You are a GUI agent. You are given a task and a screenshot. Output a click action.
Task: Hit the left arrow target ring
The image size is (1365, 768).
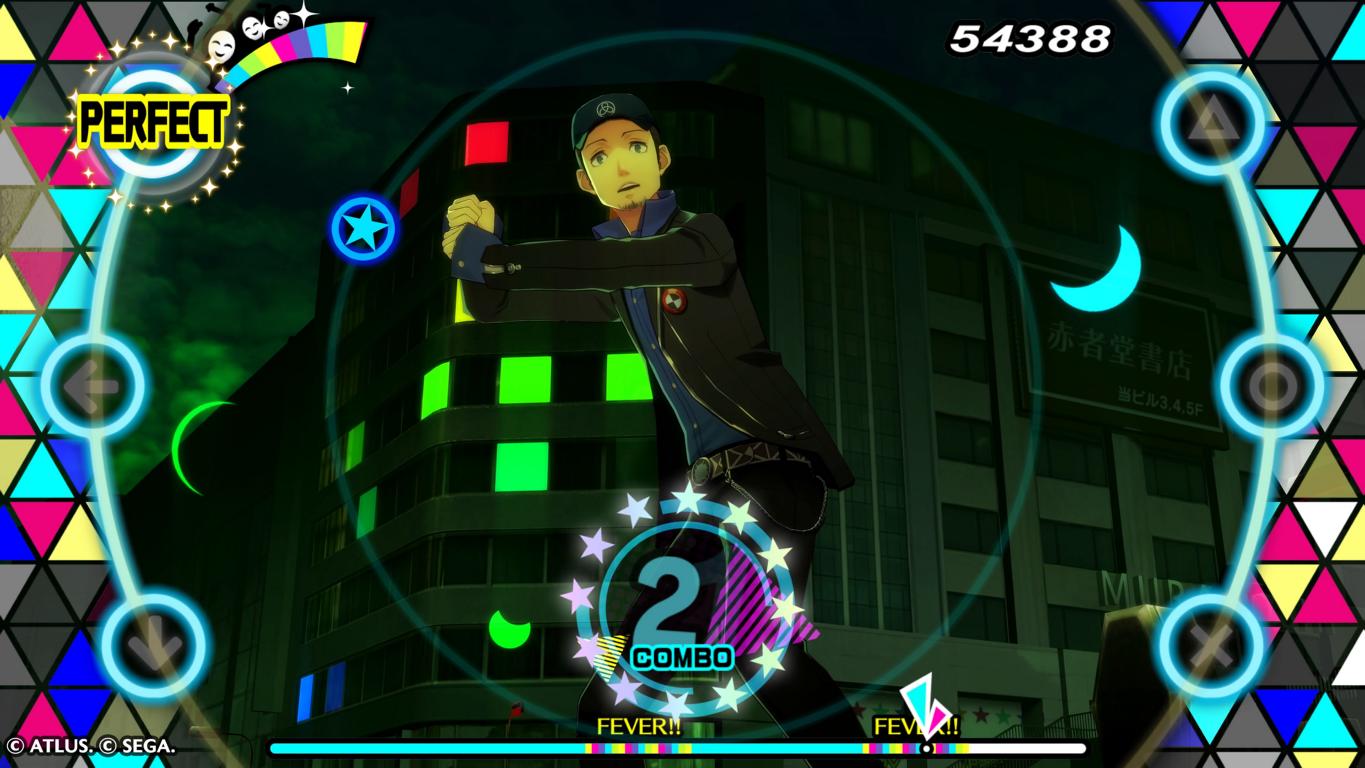[x=94, y=384]
